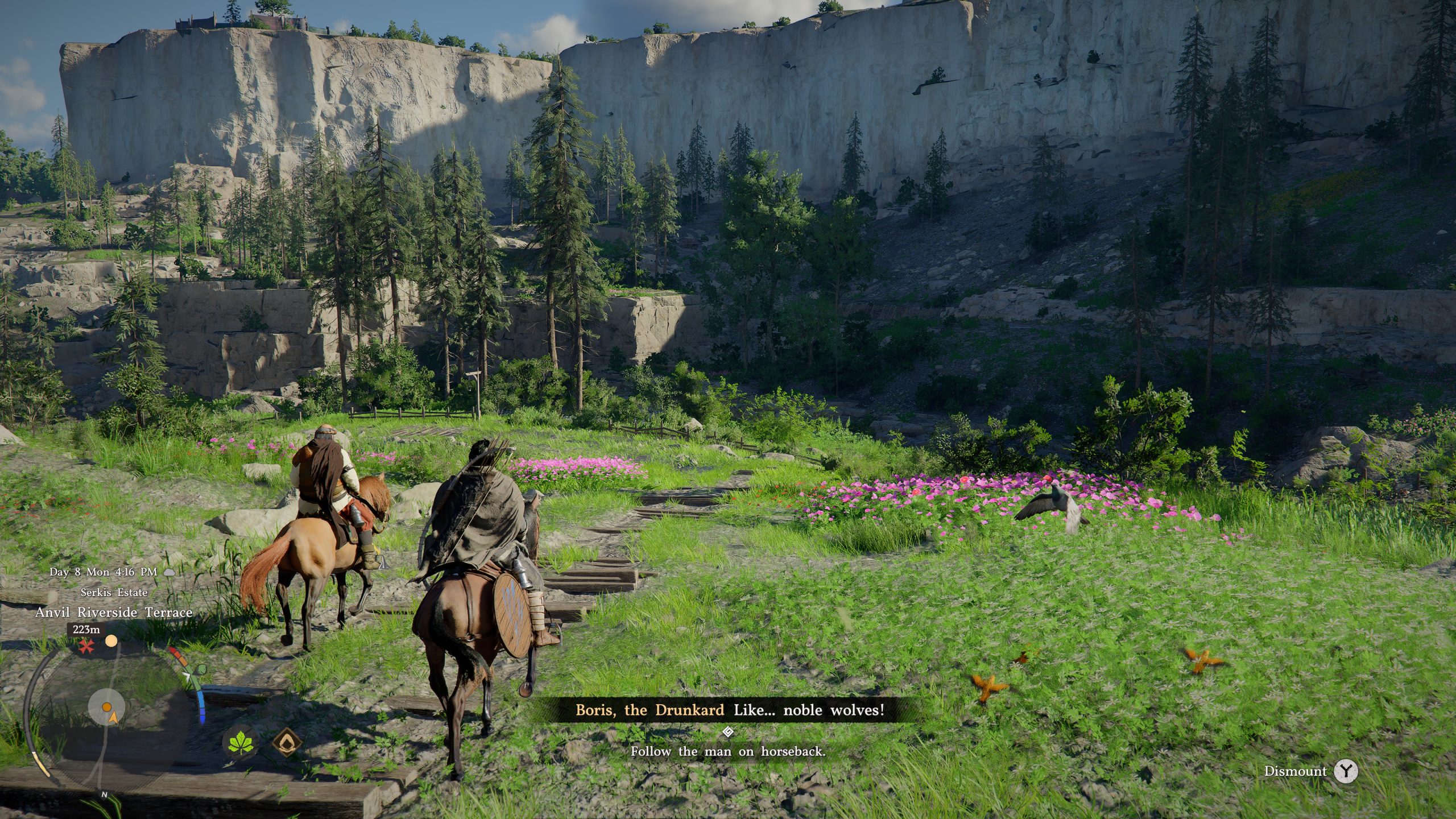This screenshot has width=1456, height=819.
Task: Expand the Day 8 Mon 4:16 PM time display
Action: tap(104, 572)
